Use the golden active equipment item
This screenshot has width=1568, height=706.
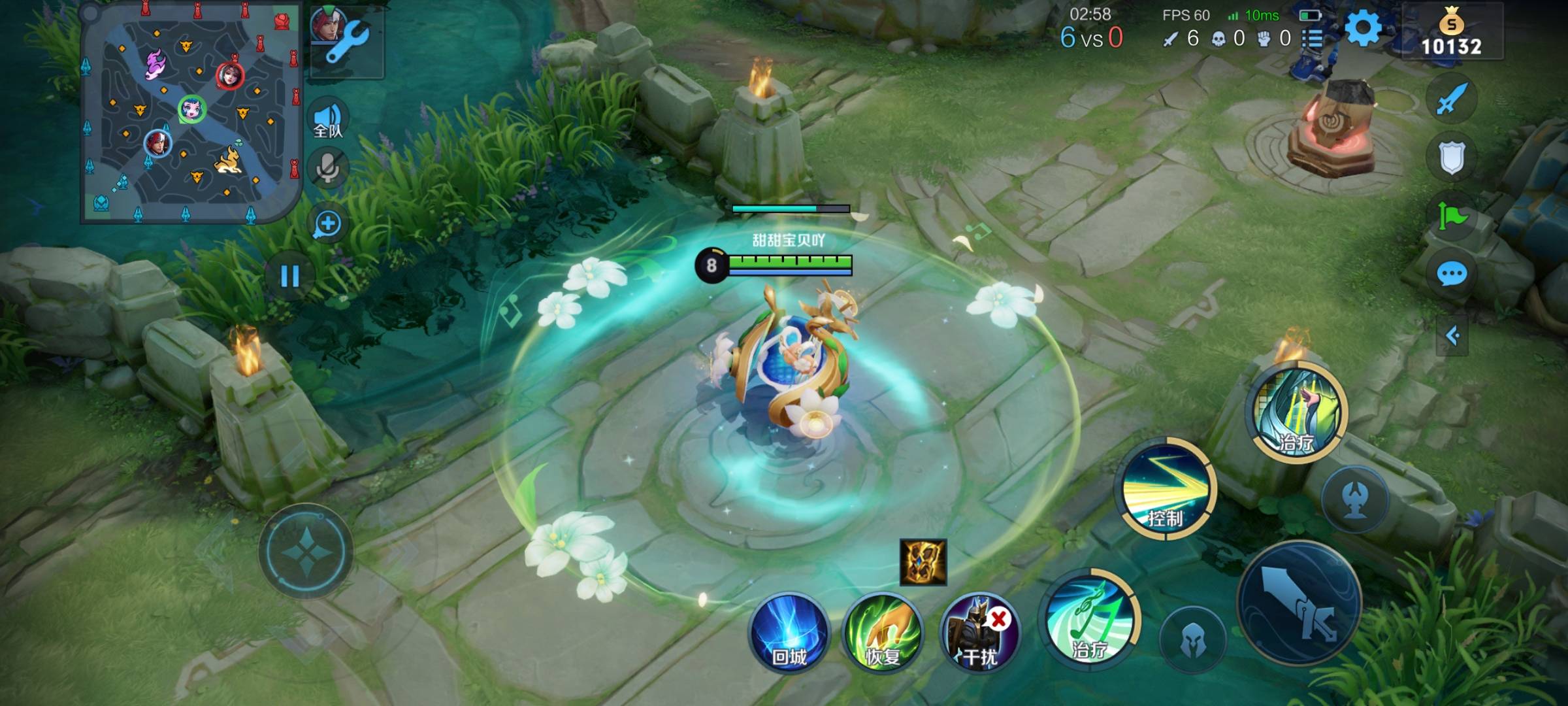923,562
